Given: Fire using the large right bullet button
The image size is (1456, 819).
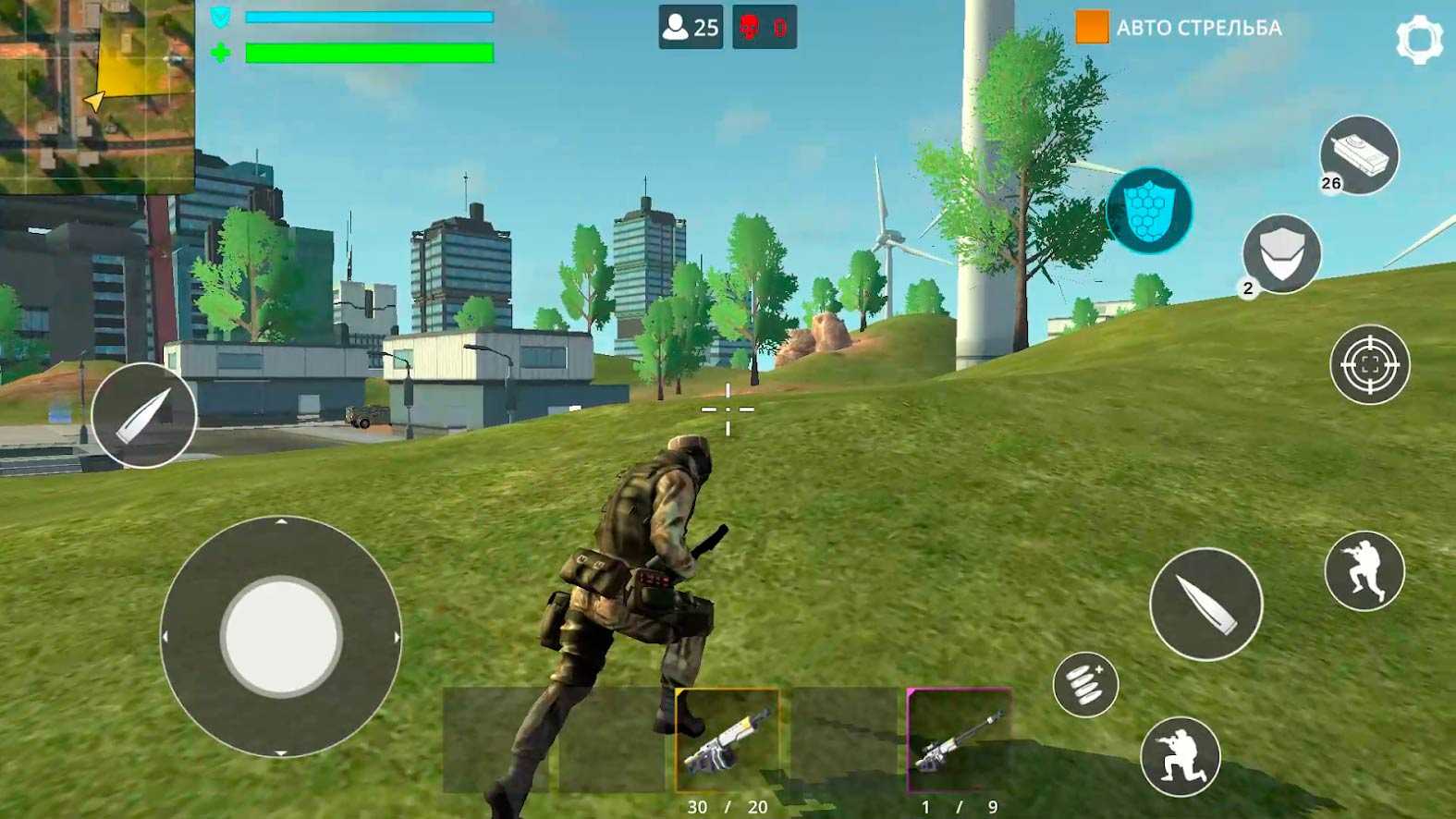Looking at the screenshot, I should pos(1205,604).
